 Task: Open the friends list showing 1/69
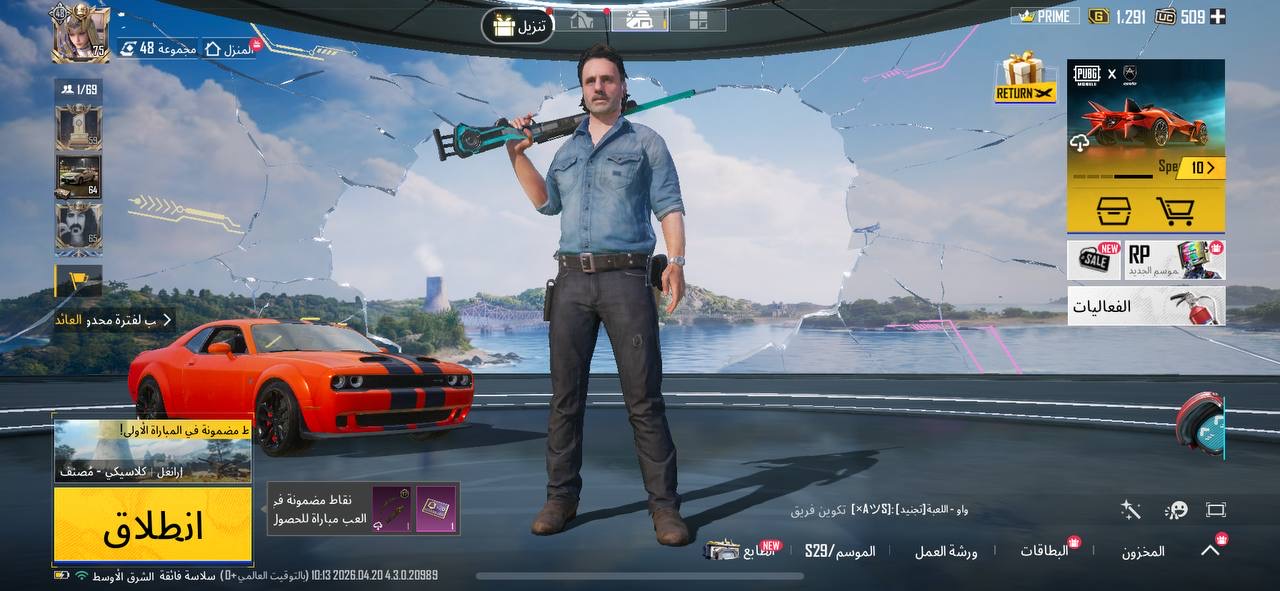click(x=78, y=90)
